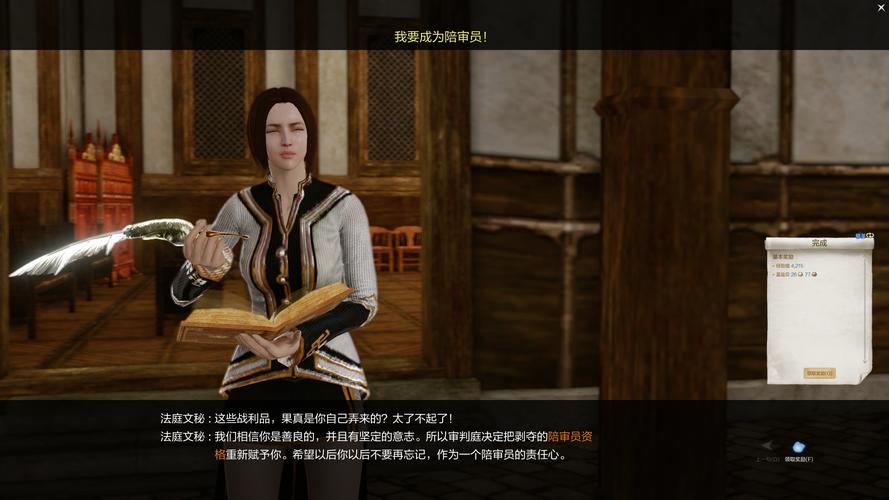This screenshot has width=889, height=500.
Task: Close the quest dialogue with the X
Action: [880, 7]
